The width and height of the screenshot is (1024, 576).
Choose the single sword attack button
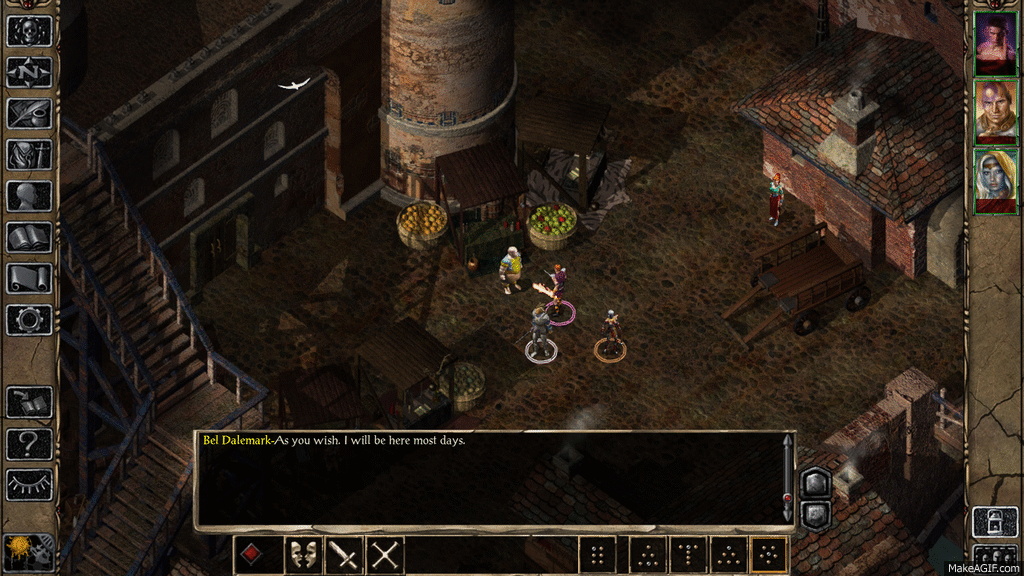[344, 555]
